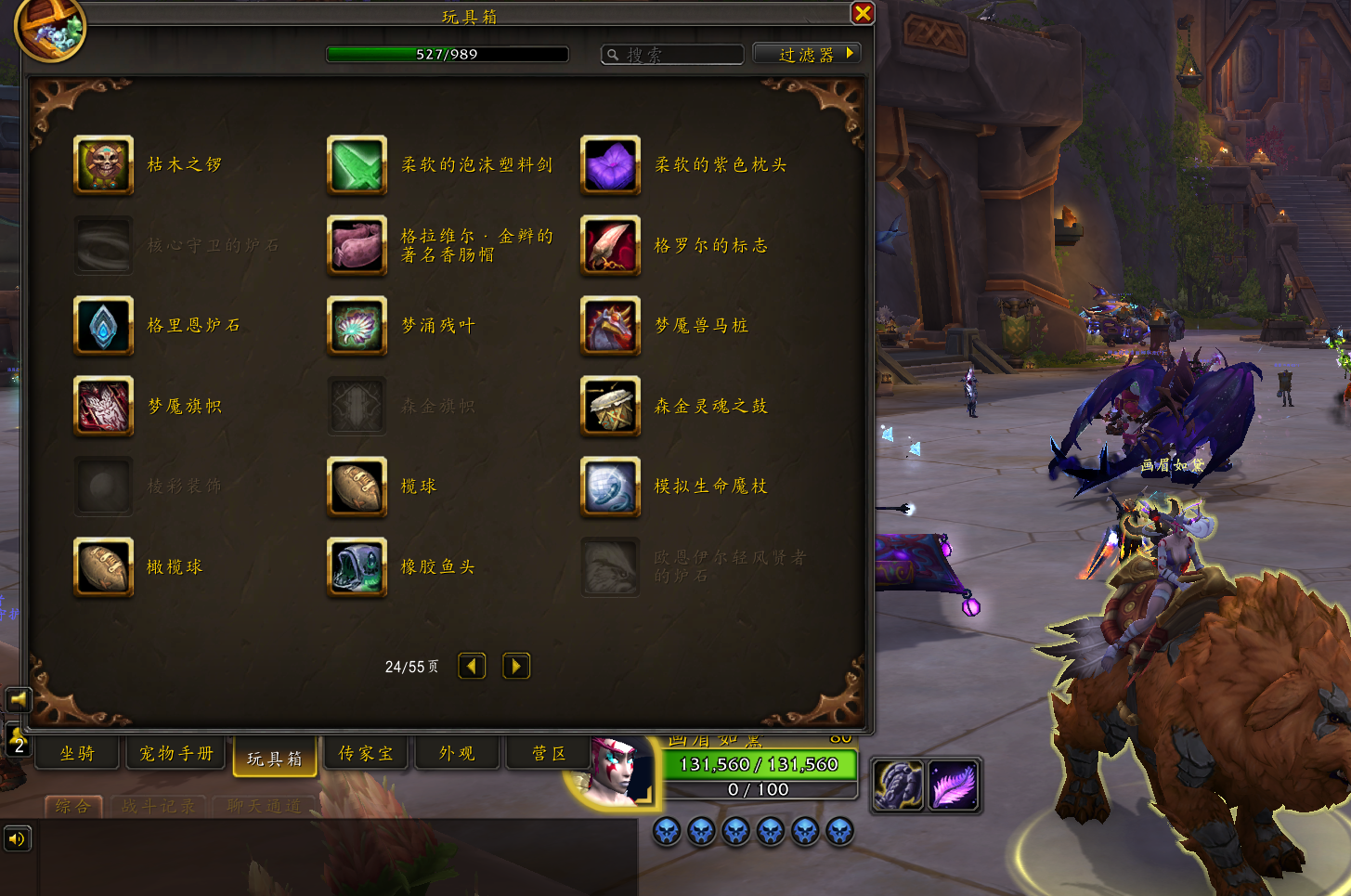Open the 宠物手册 pet journal tab
The width and height of the screenshot is (1351, 896).
point(175,754)
